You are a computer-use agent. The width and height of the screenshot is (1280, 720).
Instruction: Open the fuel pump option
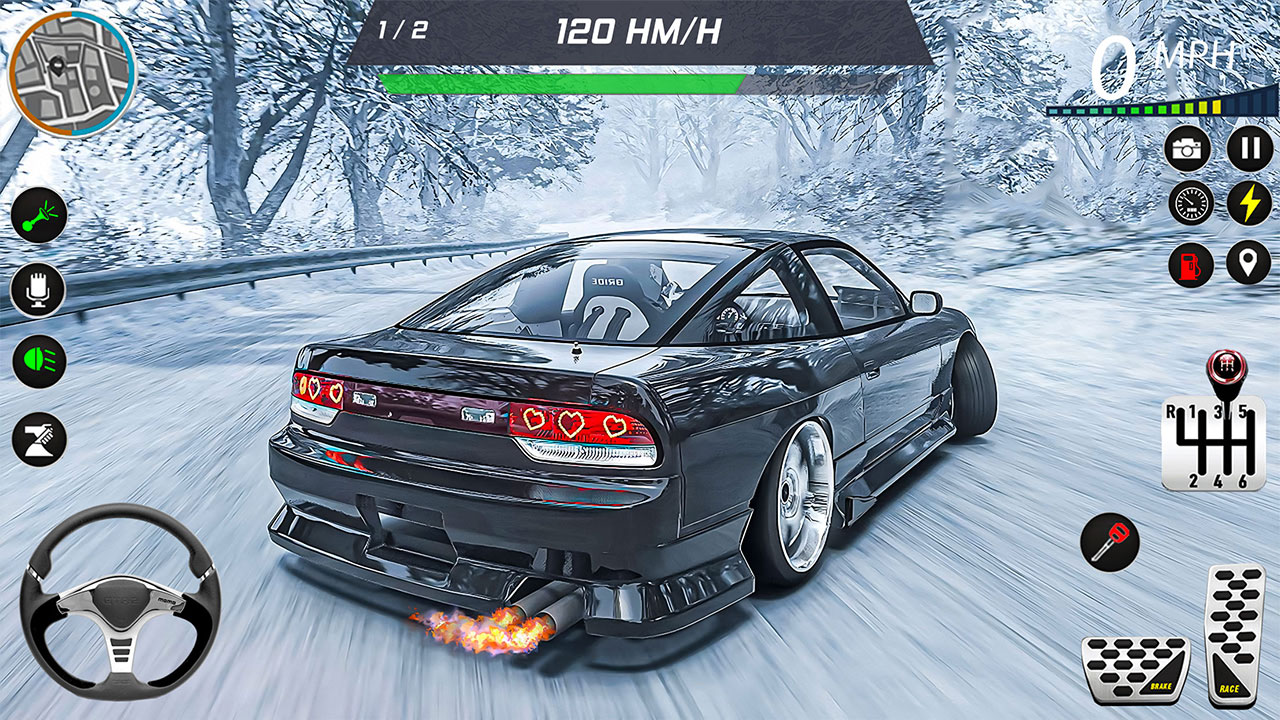pyautogui.click(x=1189, y=265)
